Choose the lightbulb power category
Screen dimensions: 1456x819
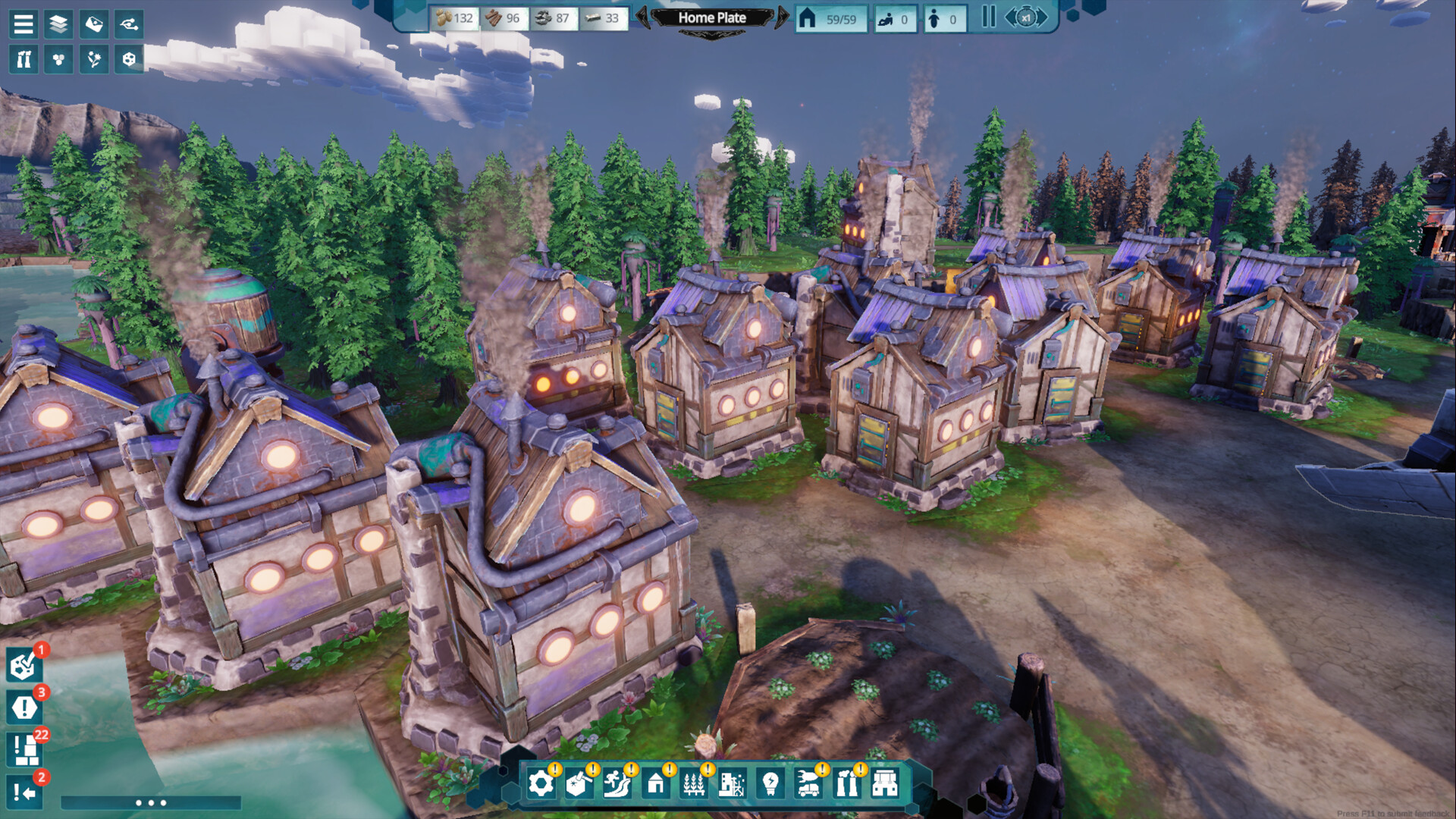point(770,783)
